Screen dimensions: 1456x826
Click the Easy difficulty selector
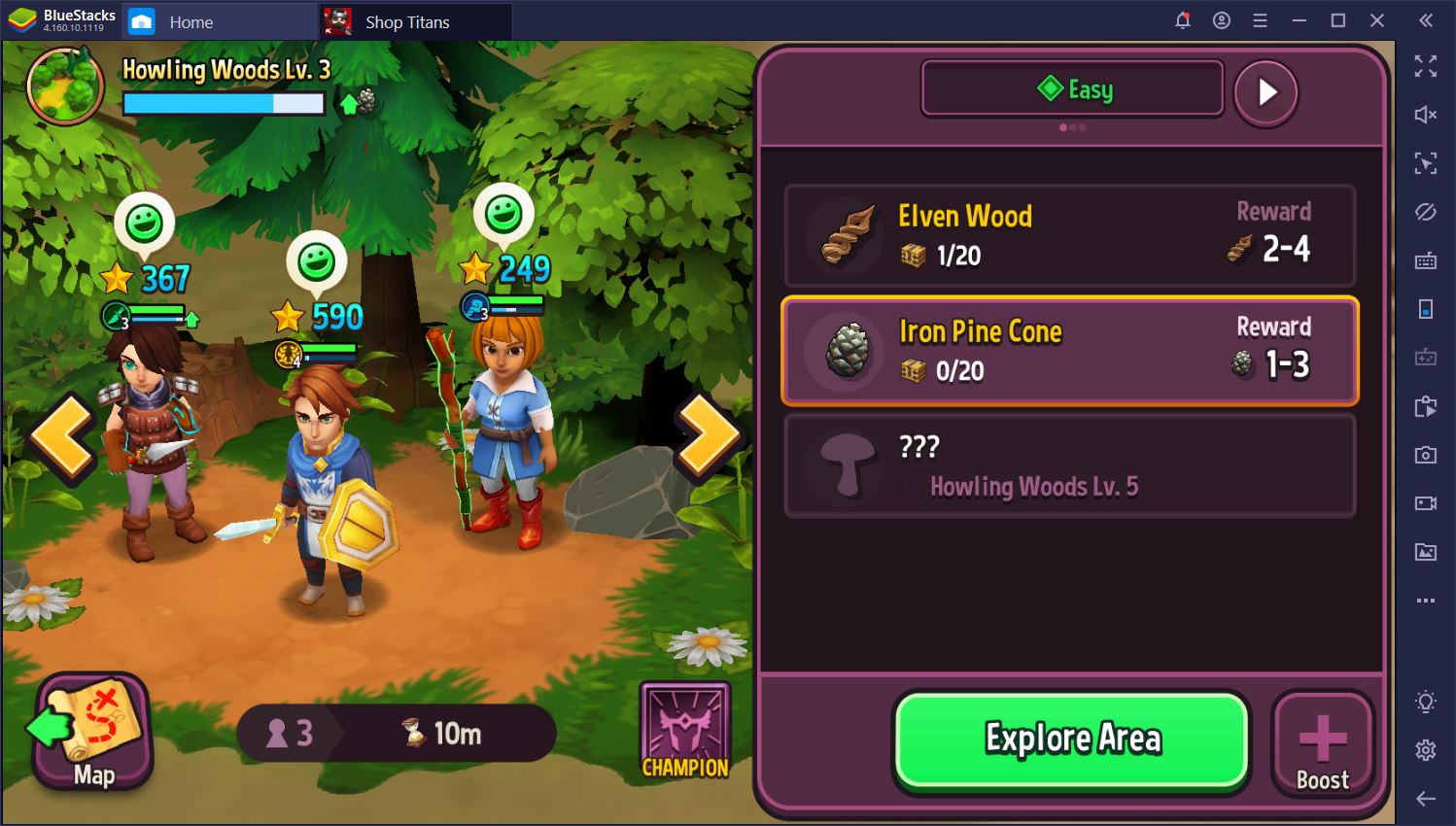coord(1072,89)
